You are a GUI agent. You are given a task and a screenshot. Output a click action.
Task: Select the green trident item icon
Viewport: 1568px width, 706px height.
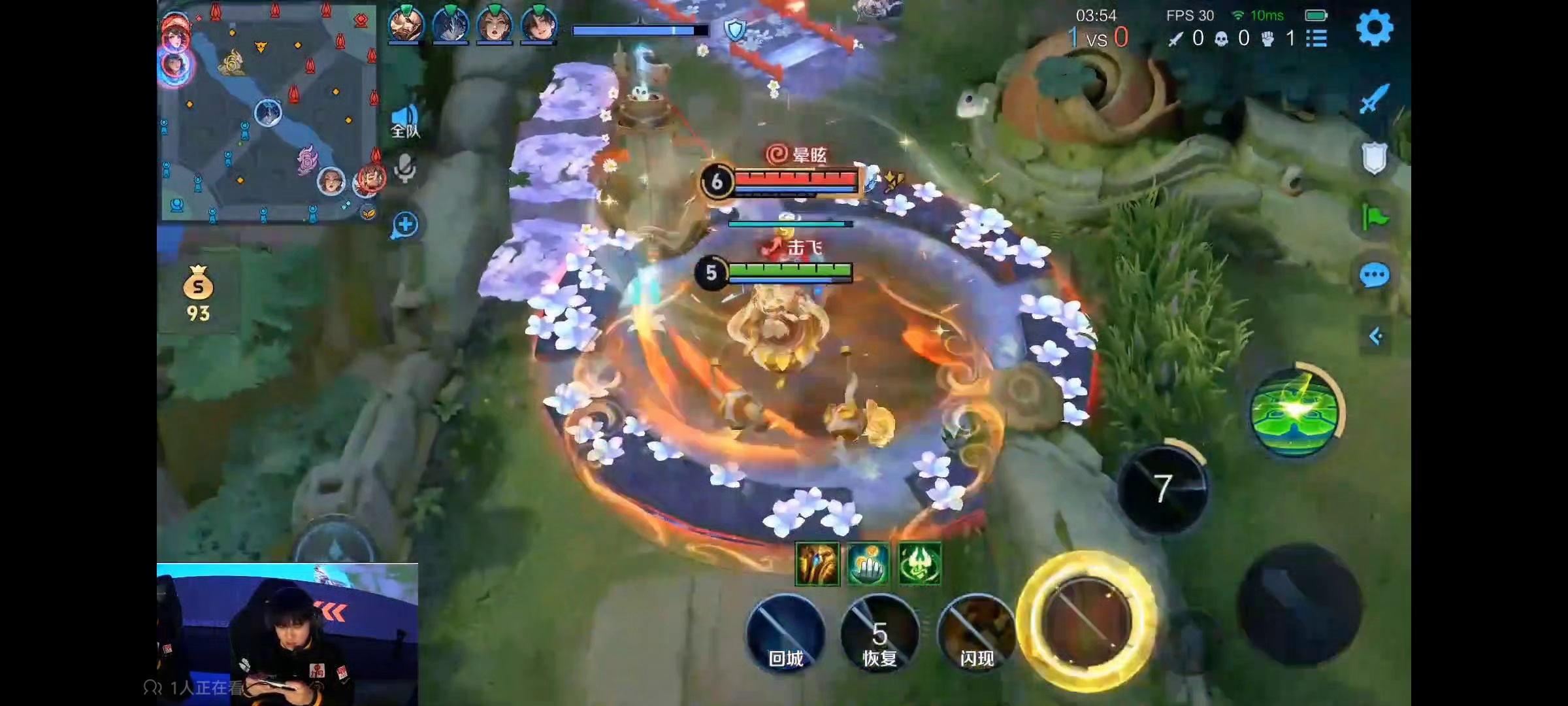(920, 563)
